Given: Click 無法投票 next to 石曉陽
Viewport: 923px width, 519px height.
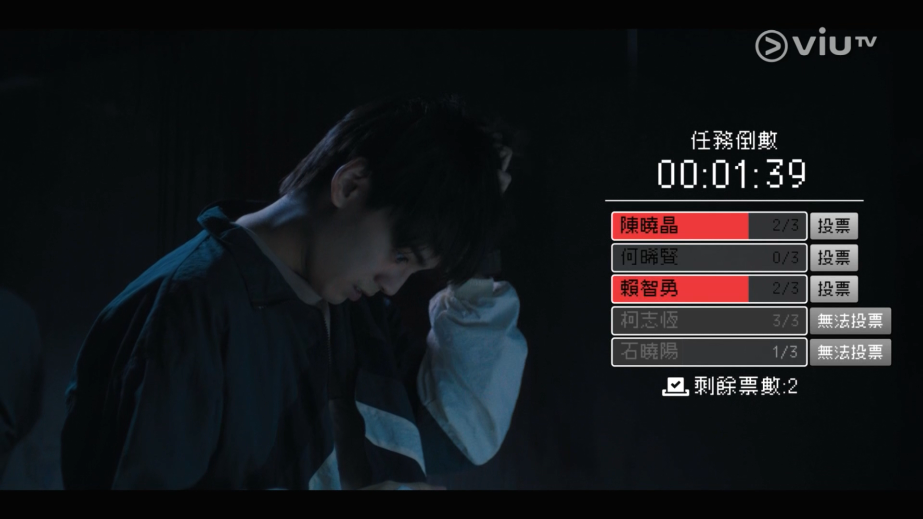Looking at the screenshot, I should pos(850,352).
